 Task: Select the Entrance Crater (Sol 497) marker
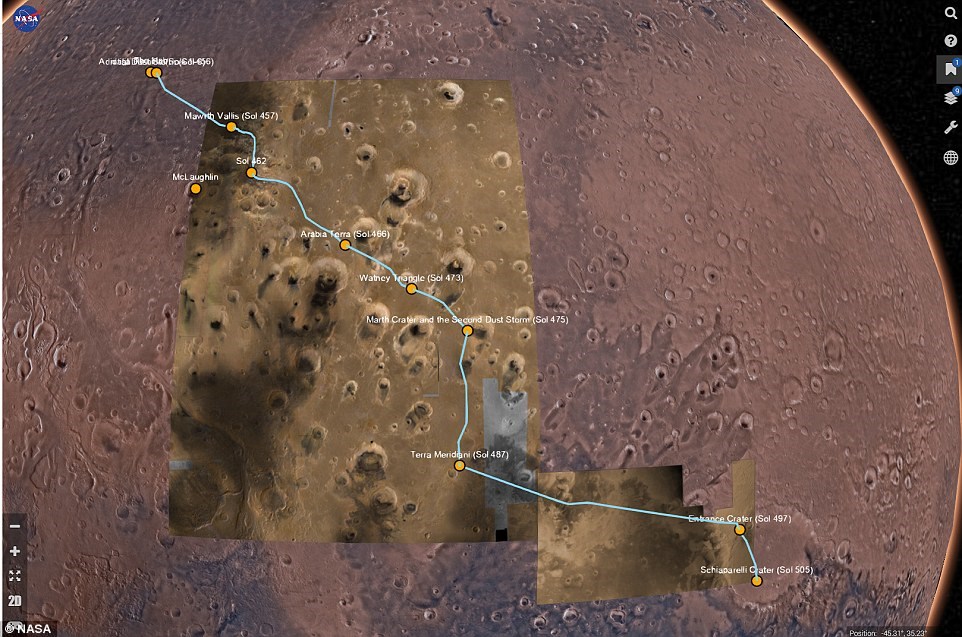pos(740,530)
